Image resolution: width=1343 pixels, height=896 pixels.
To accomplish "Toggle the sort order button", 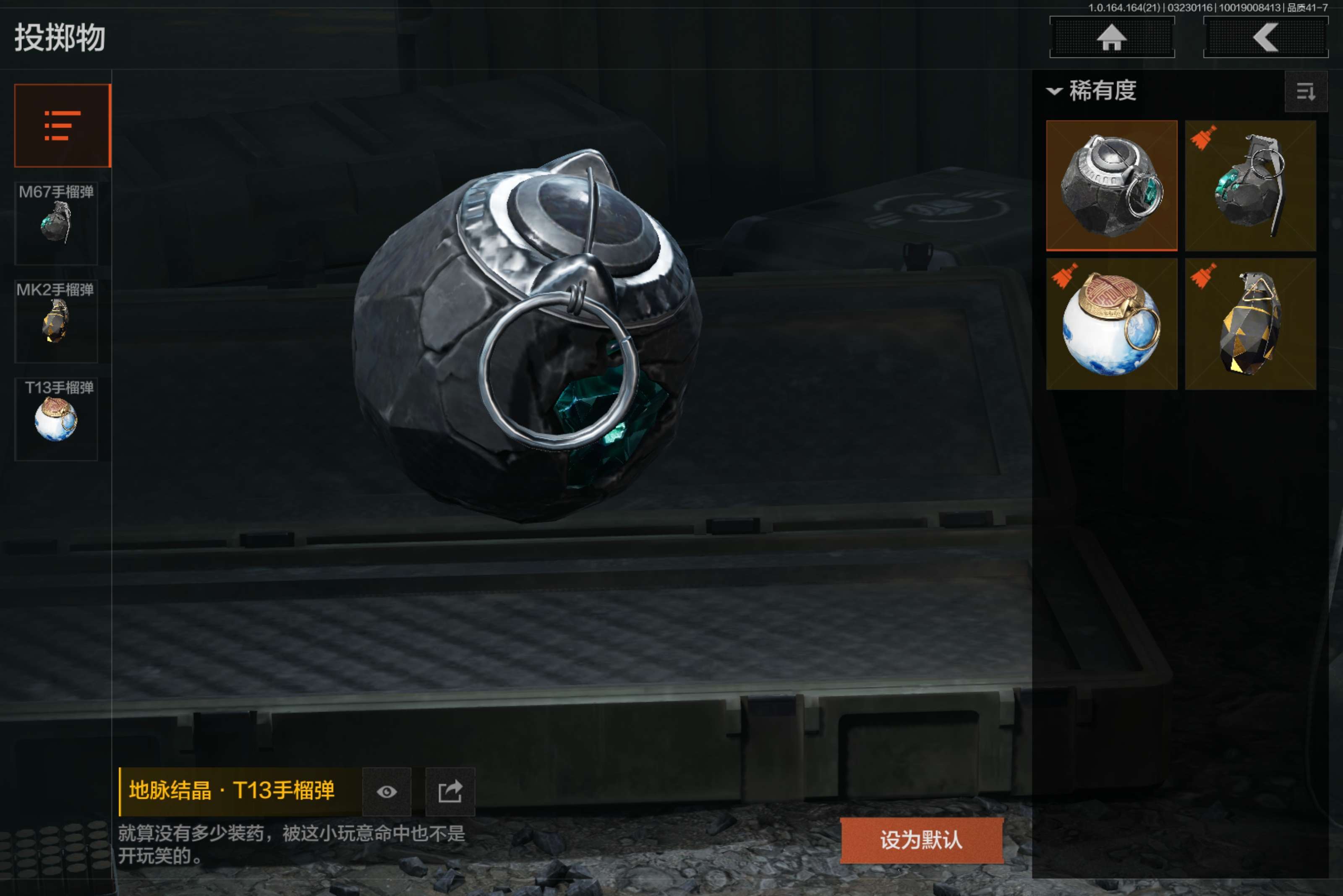I will [x=1305, y=91].
